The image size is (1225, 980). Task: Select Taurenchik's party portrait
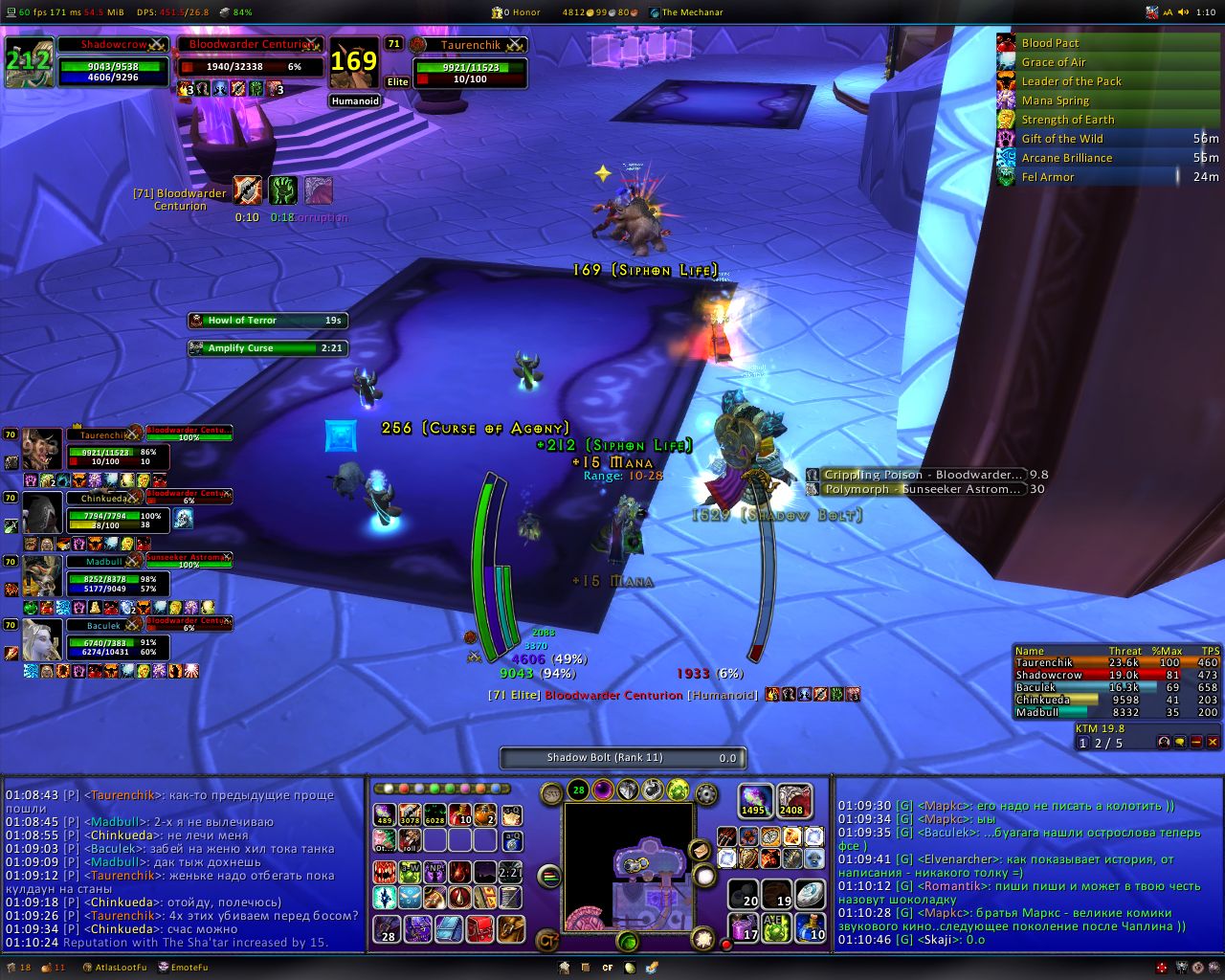click(42, 451)
